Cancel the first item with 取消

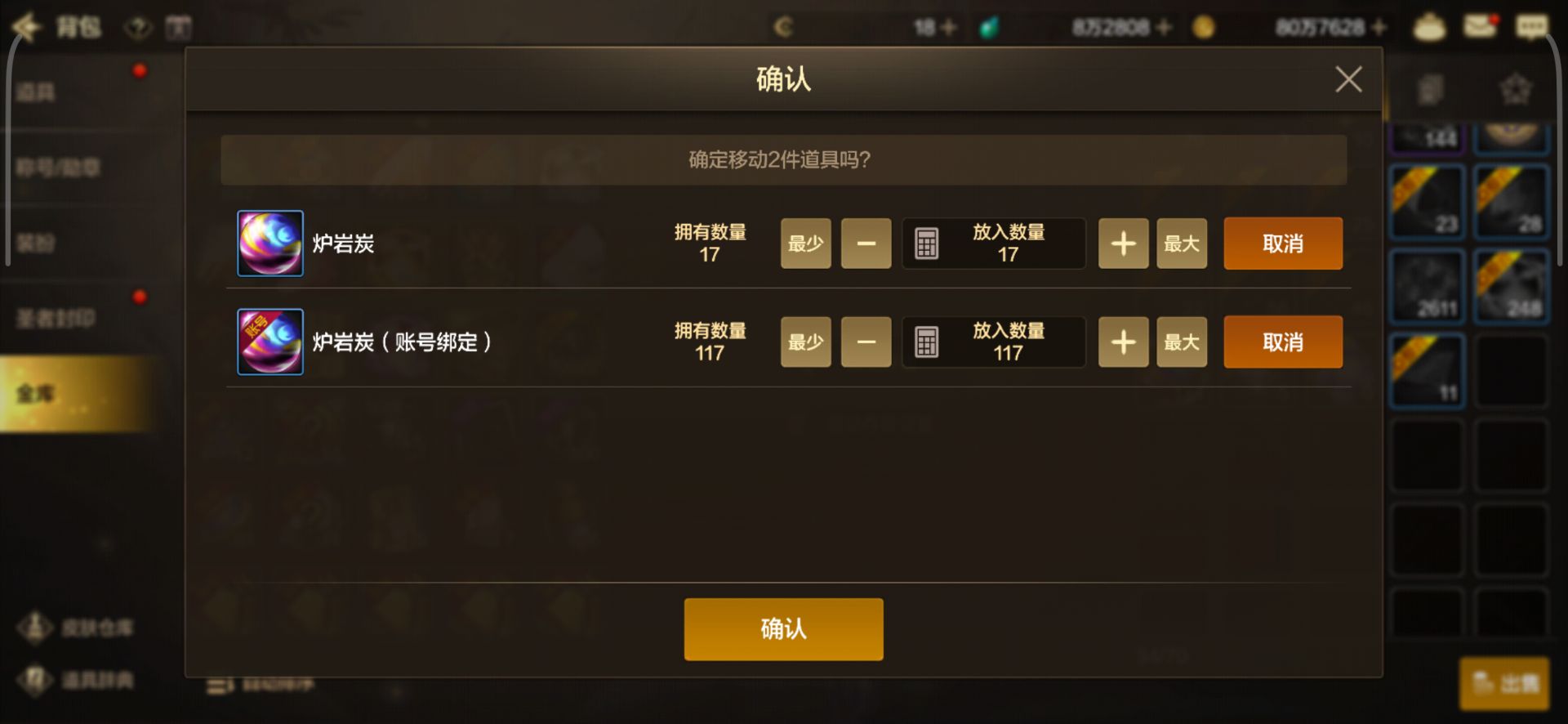(x=1282, y=243)
